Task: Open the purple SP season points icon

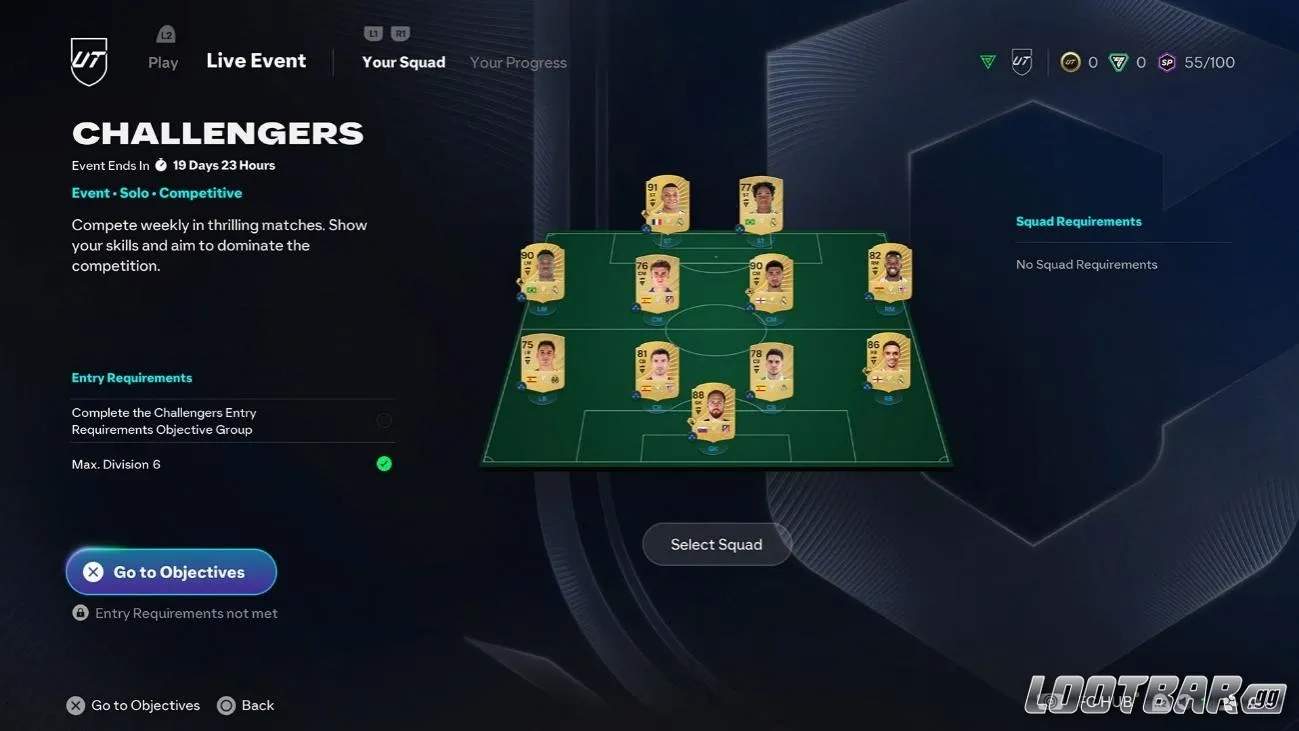Action: click(x=1164, y=61)
